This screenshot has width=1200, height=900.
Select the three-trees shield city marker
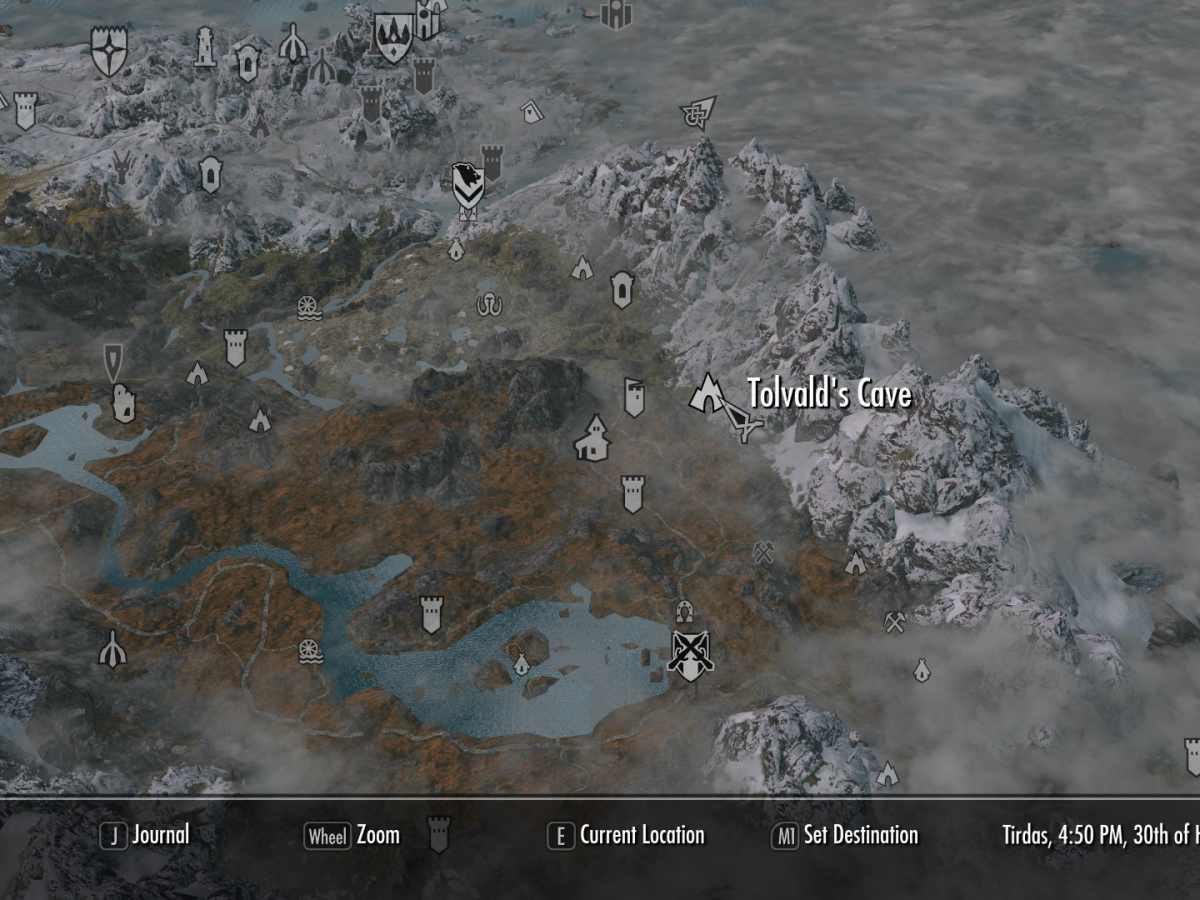tap(393, 38)
